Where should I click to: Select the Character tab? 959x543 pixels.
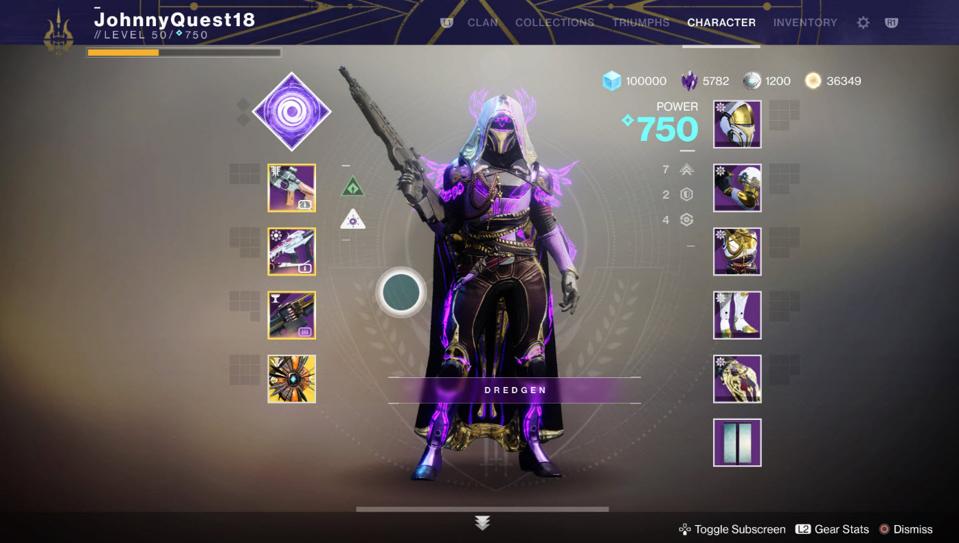[721, 22]
